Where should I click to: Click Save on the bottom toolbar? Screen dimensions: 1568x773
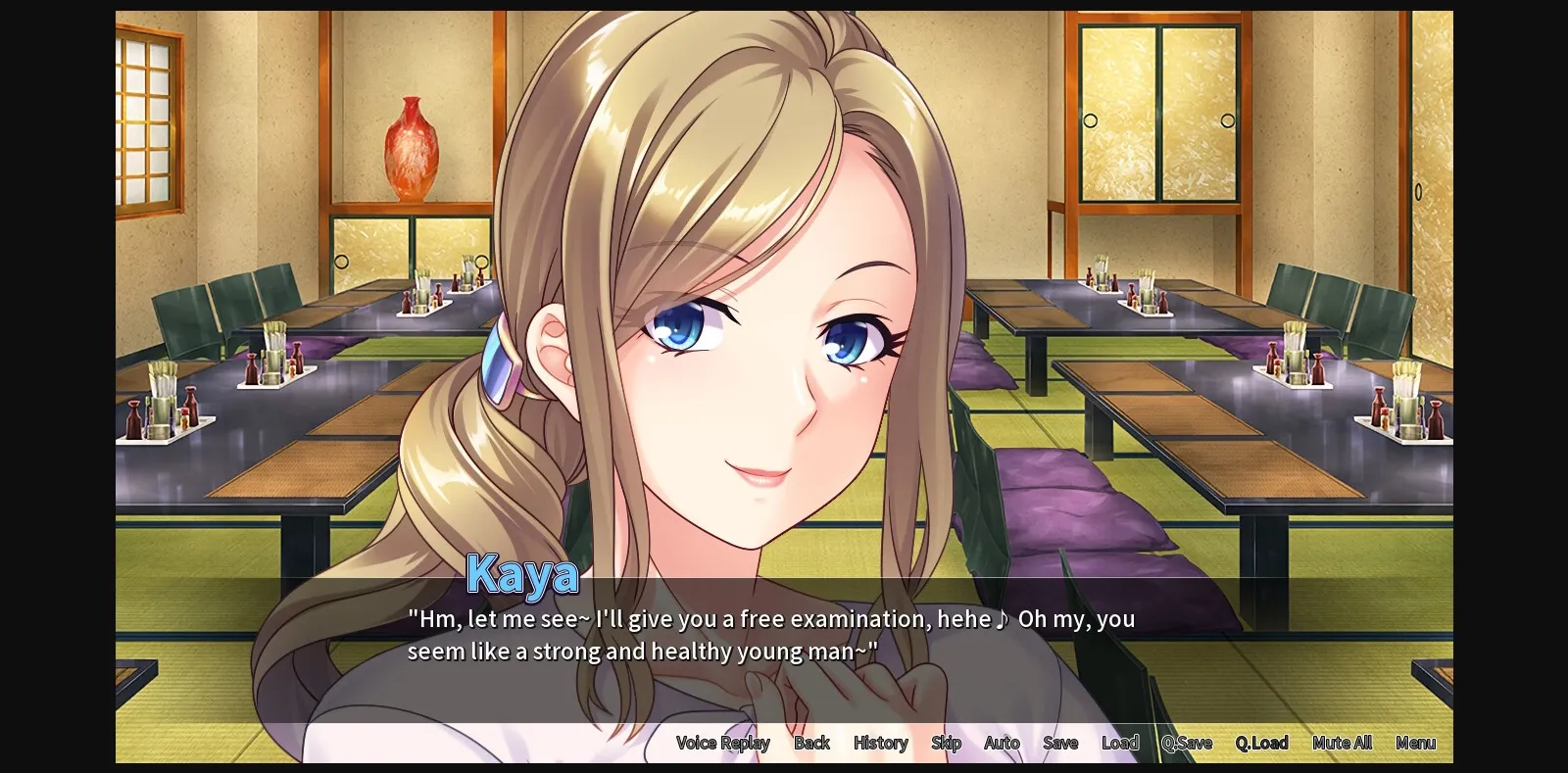pyautogui.click(x=1059, y=743)
